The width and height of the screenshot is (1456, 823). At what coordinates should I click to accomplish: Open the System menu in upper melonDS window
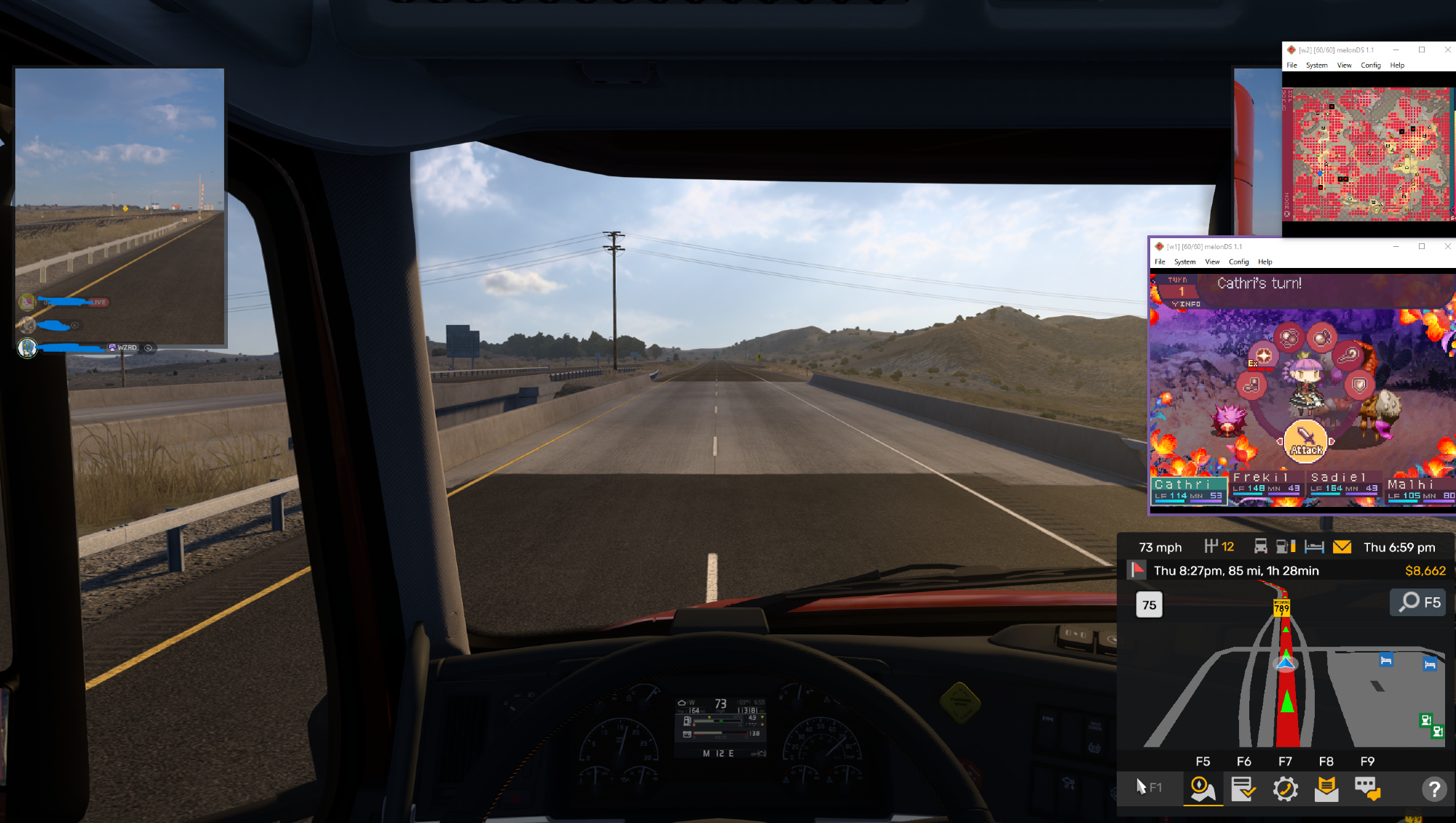pos(1316,66)
